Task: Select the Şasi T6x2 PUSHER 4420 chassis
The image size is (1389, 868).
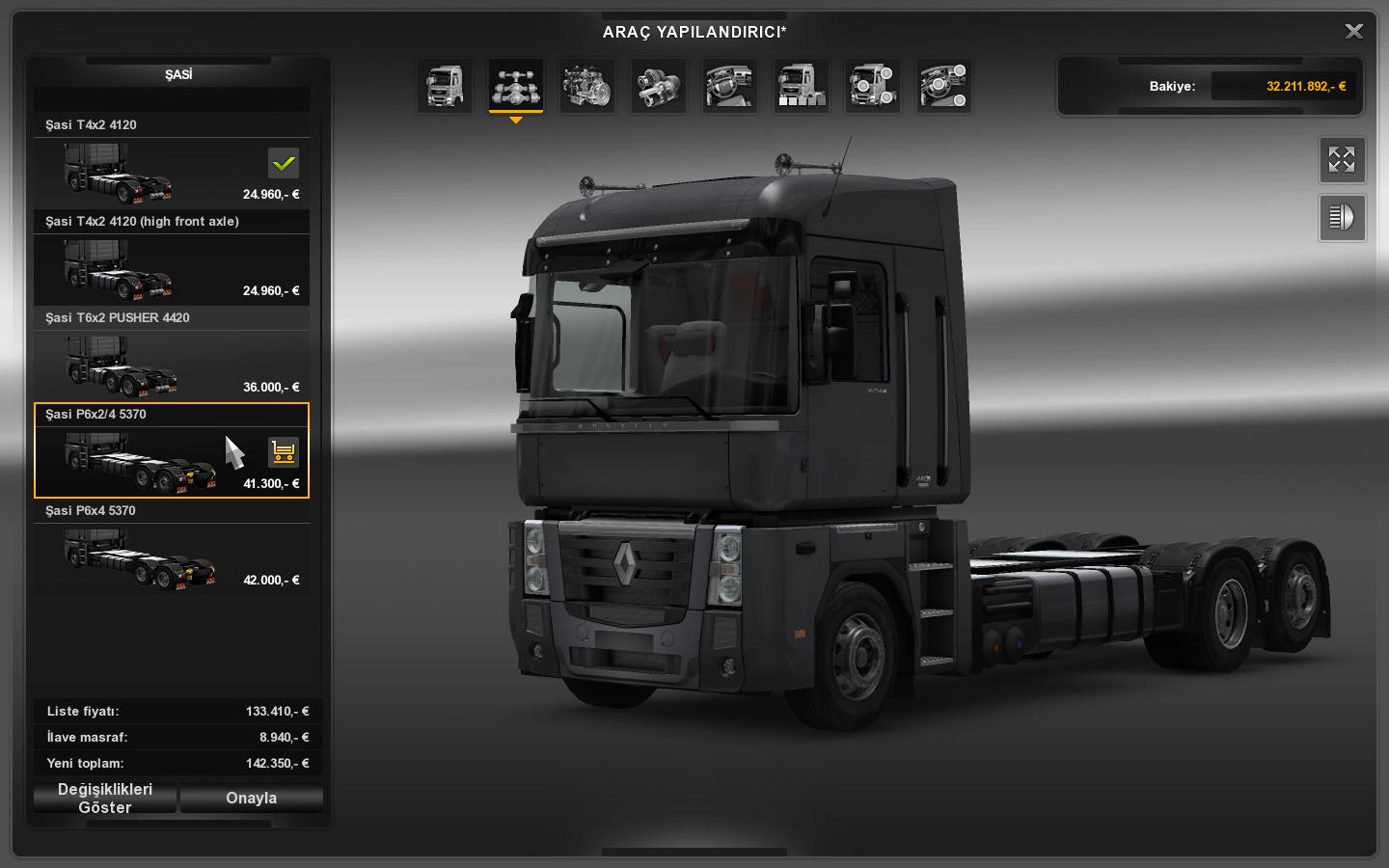Action: click(x=172, y=365)
